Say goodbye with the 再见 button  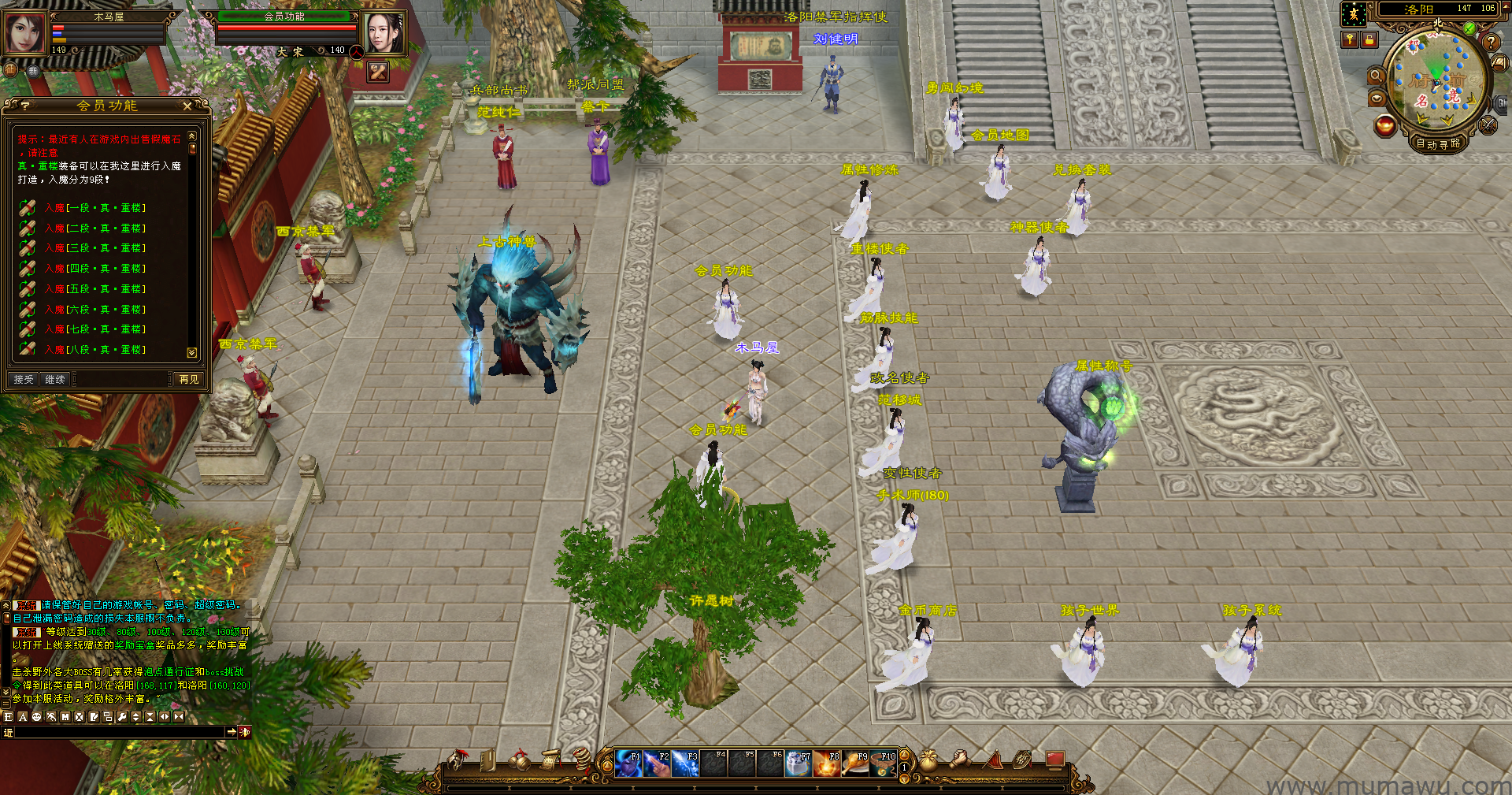point(189,380)
